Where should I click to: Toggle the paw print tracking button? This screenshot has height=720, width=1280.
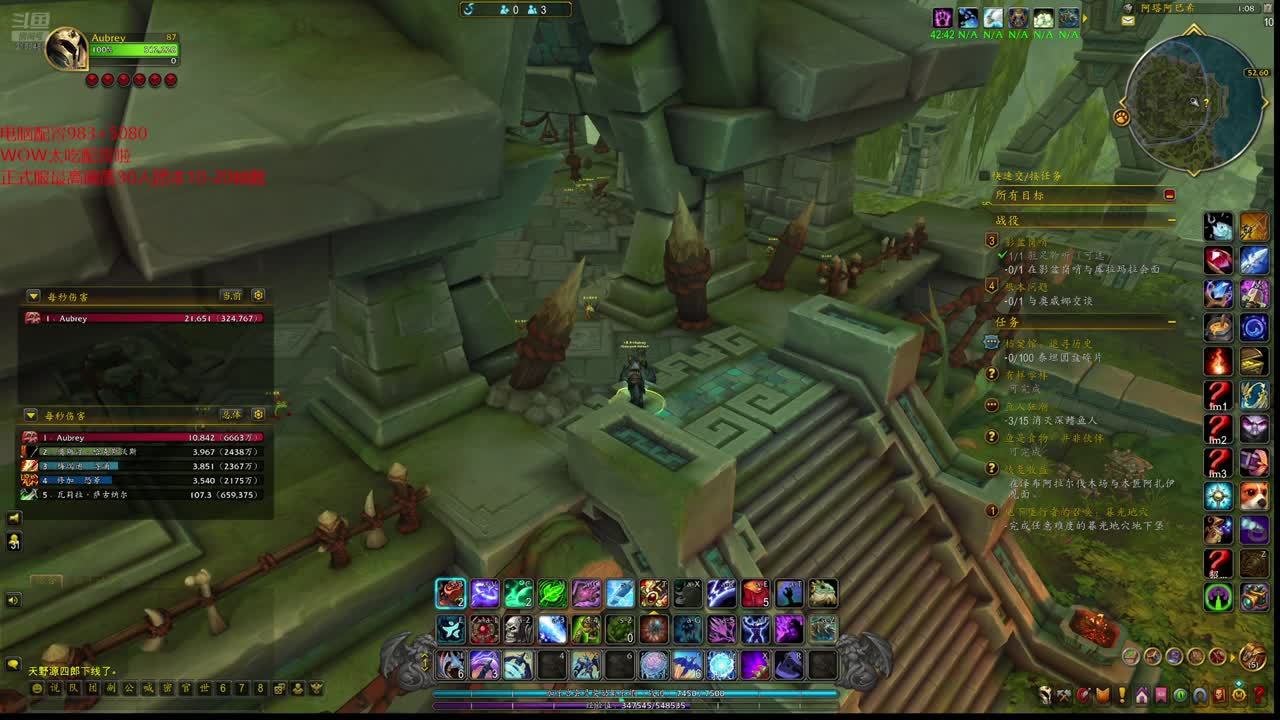coord(1122,117)
